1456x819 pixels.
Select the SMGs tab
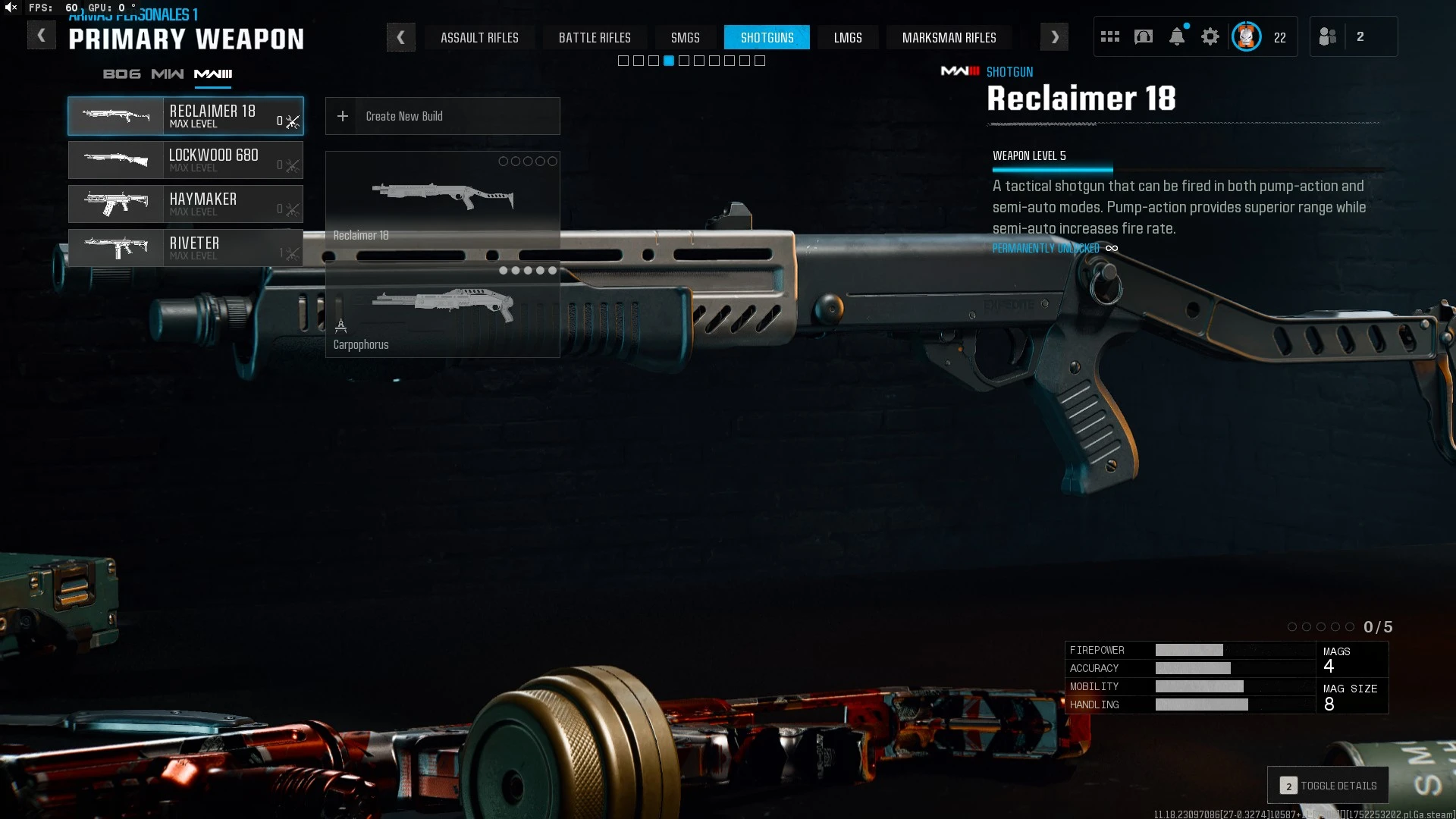(x=685, y=37)
